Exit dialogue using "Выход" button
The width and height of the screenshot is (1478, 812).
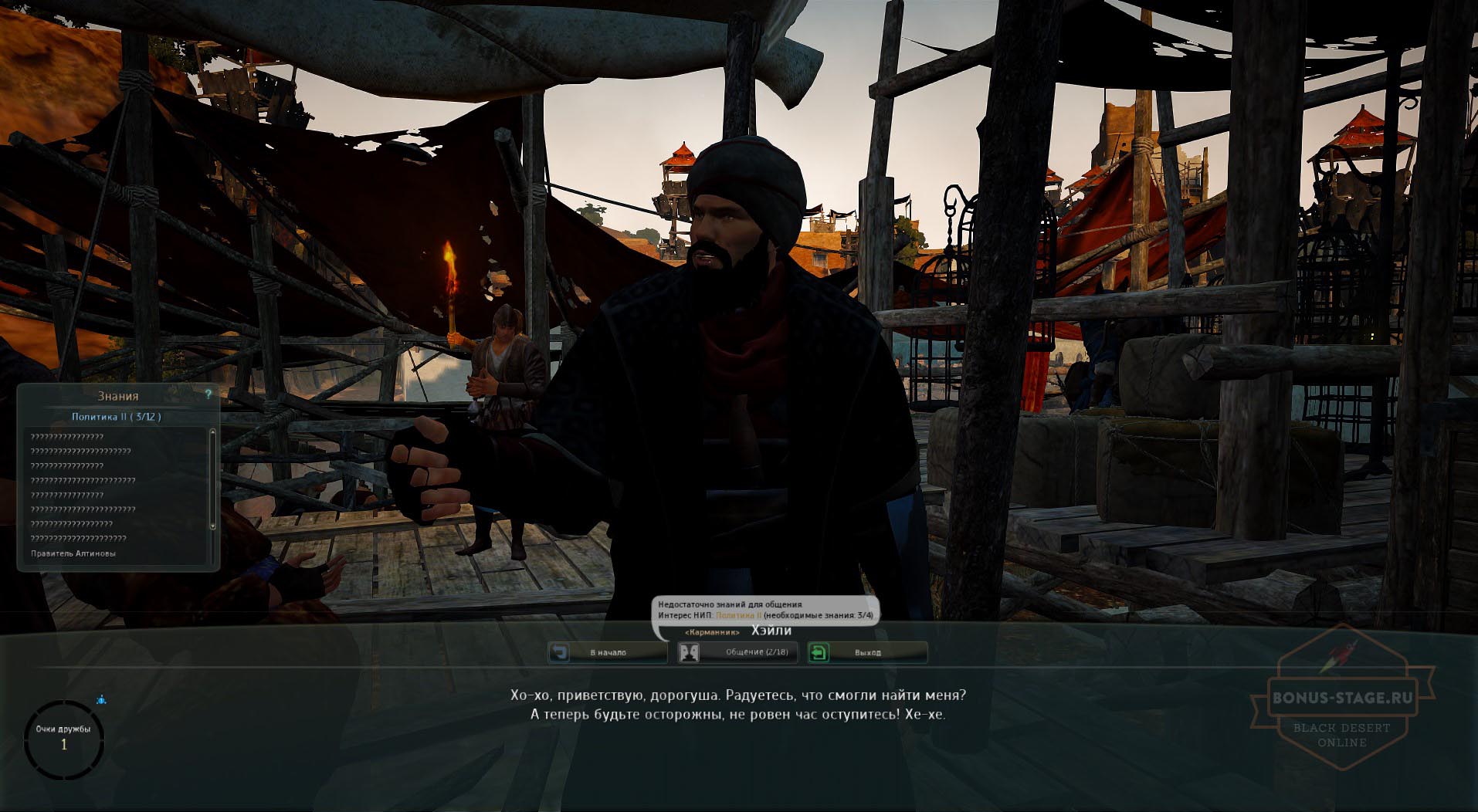[x=866, y=653]
